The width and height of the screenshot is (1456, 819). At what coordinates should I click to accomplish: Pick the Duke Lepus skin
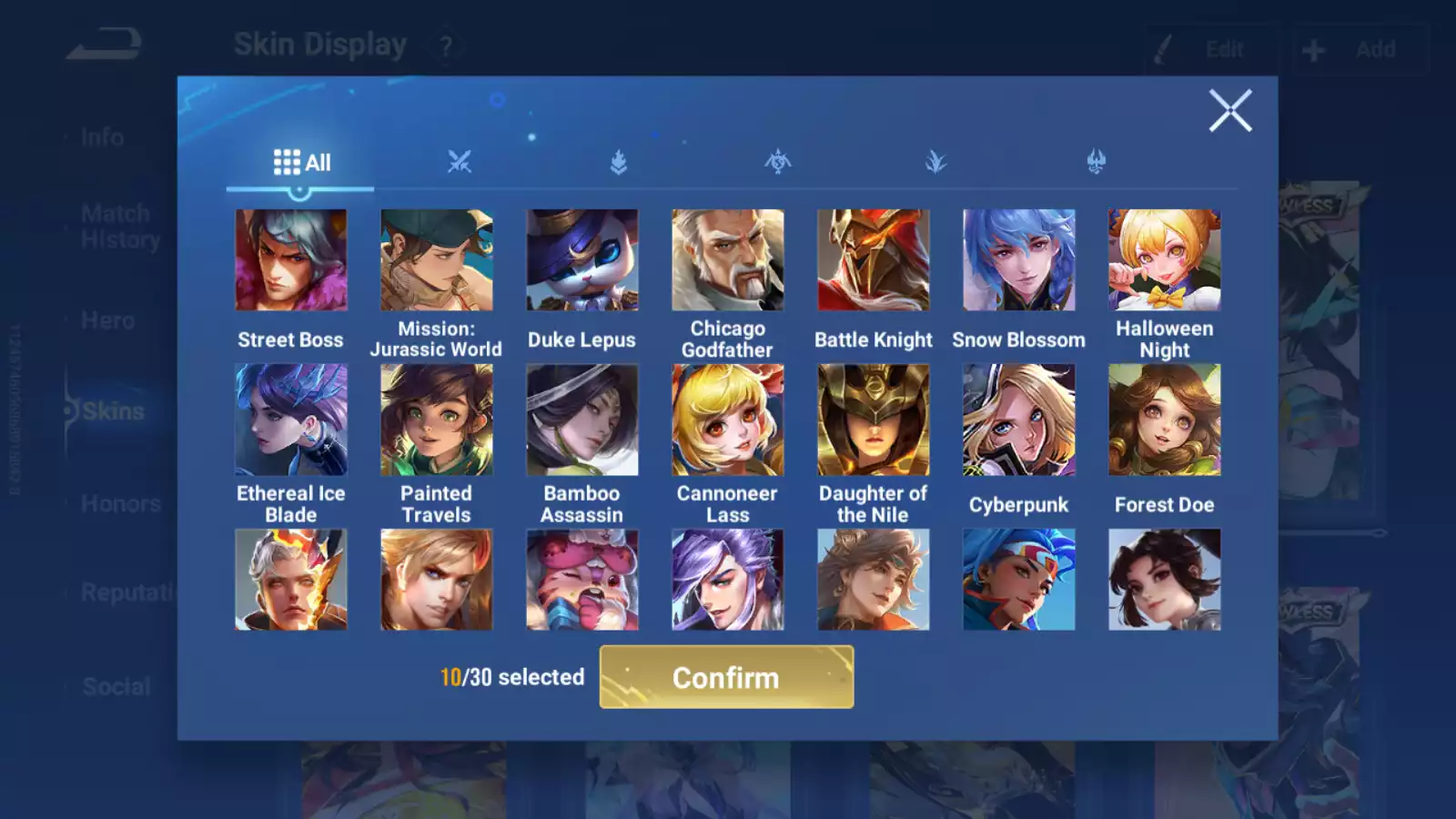581,260
